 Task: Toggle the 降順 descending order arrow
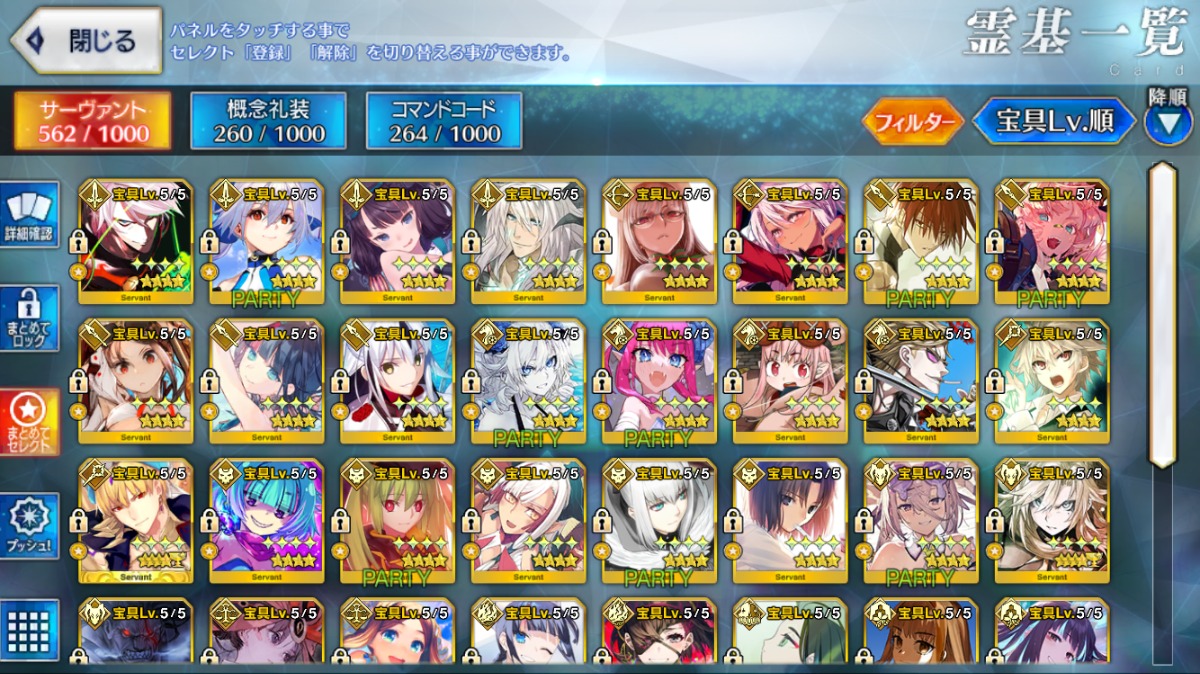[1167, 122]
